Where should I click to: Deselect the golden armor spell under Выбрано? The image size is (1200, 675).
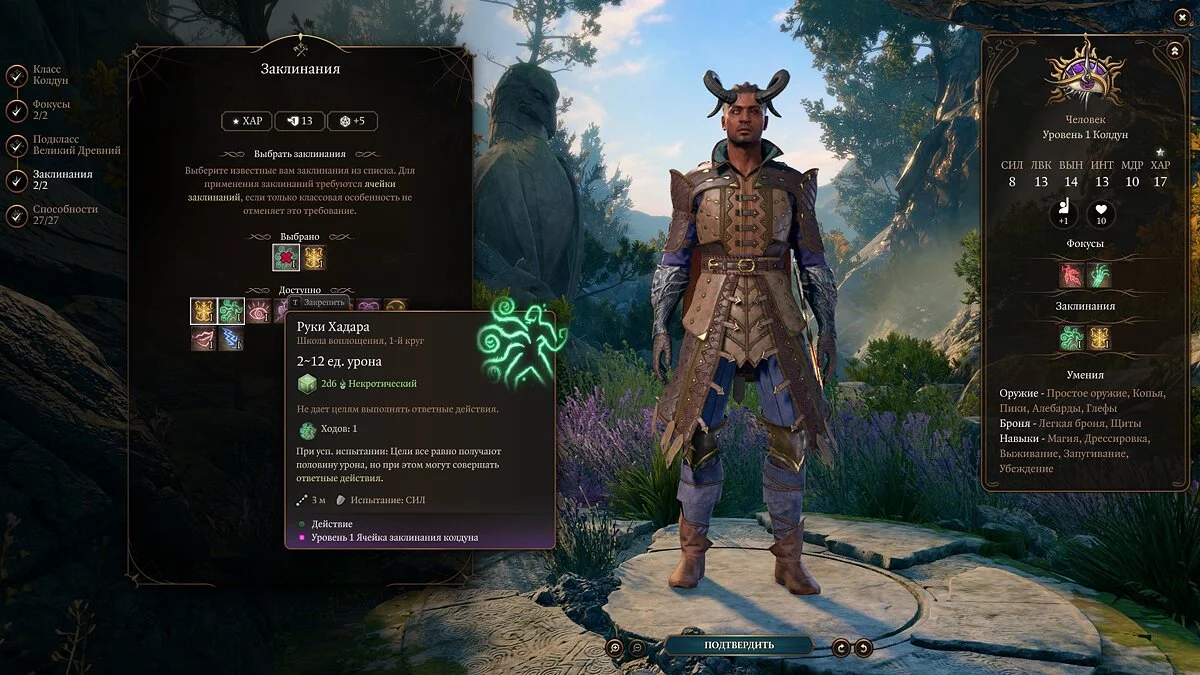coord(314,258)
